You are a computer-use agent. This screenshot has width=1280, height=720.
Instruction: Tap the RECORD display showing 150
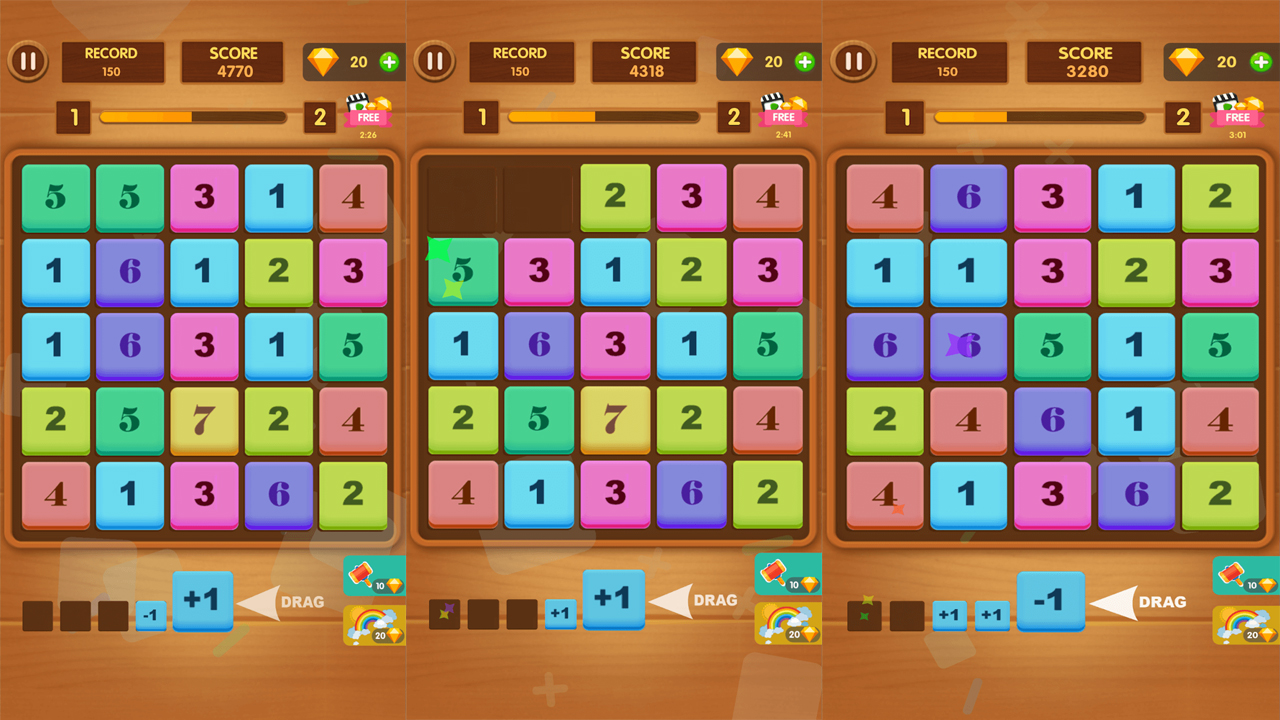pyautogui.click(x=113, y=60)
